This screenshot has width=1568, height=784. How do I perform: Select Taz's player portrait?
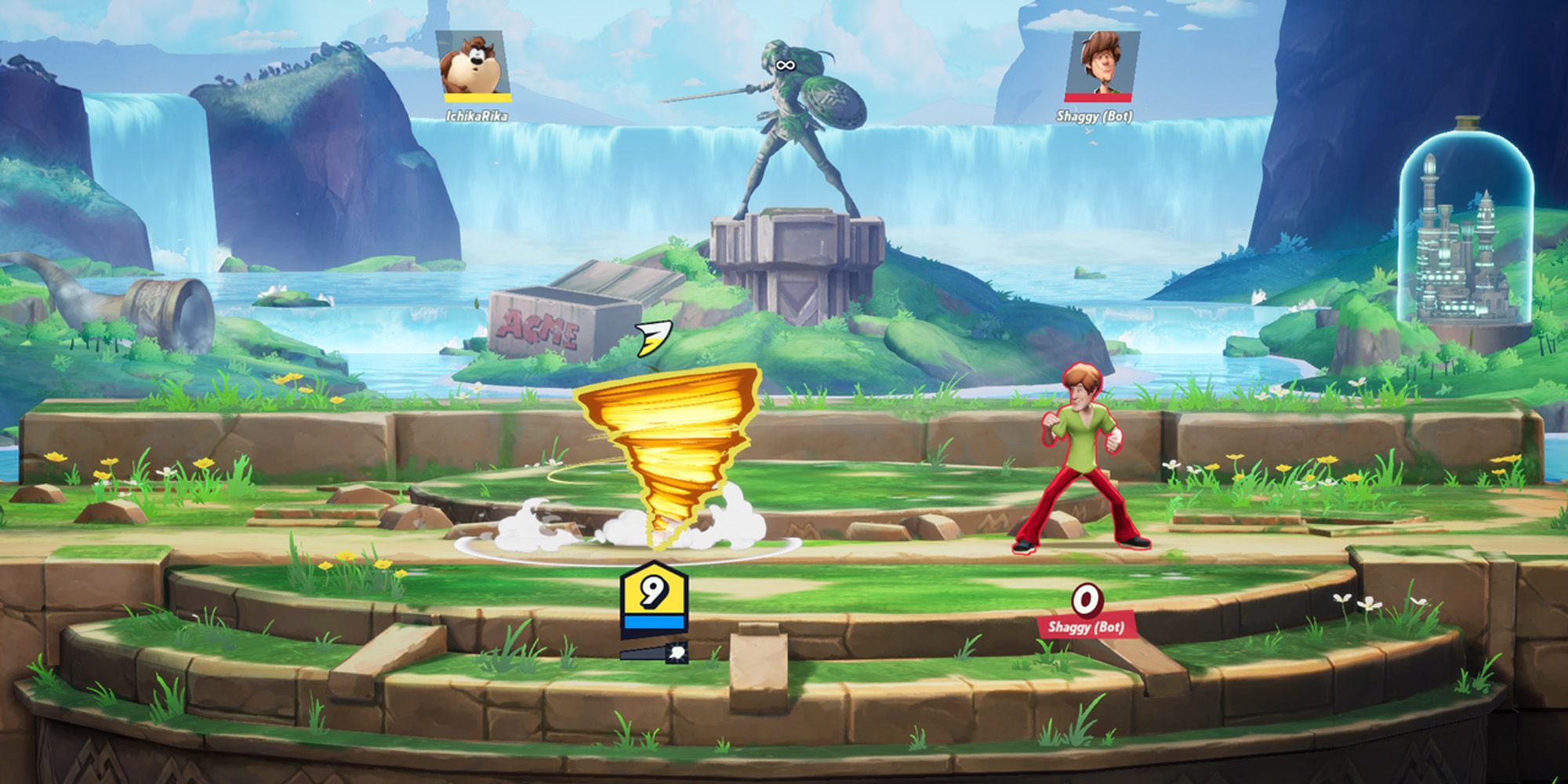pos(474,64)
